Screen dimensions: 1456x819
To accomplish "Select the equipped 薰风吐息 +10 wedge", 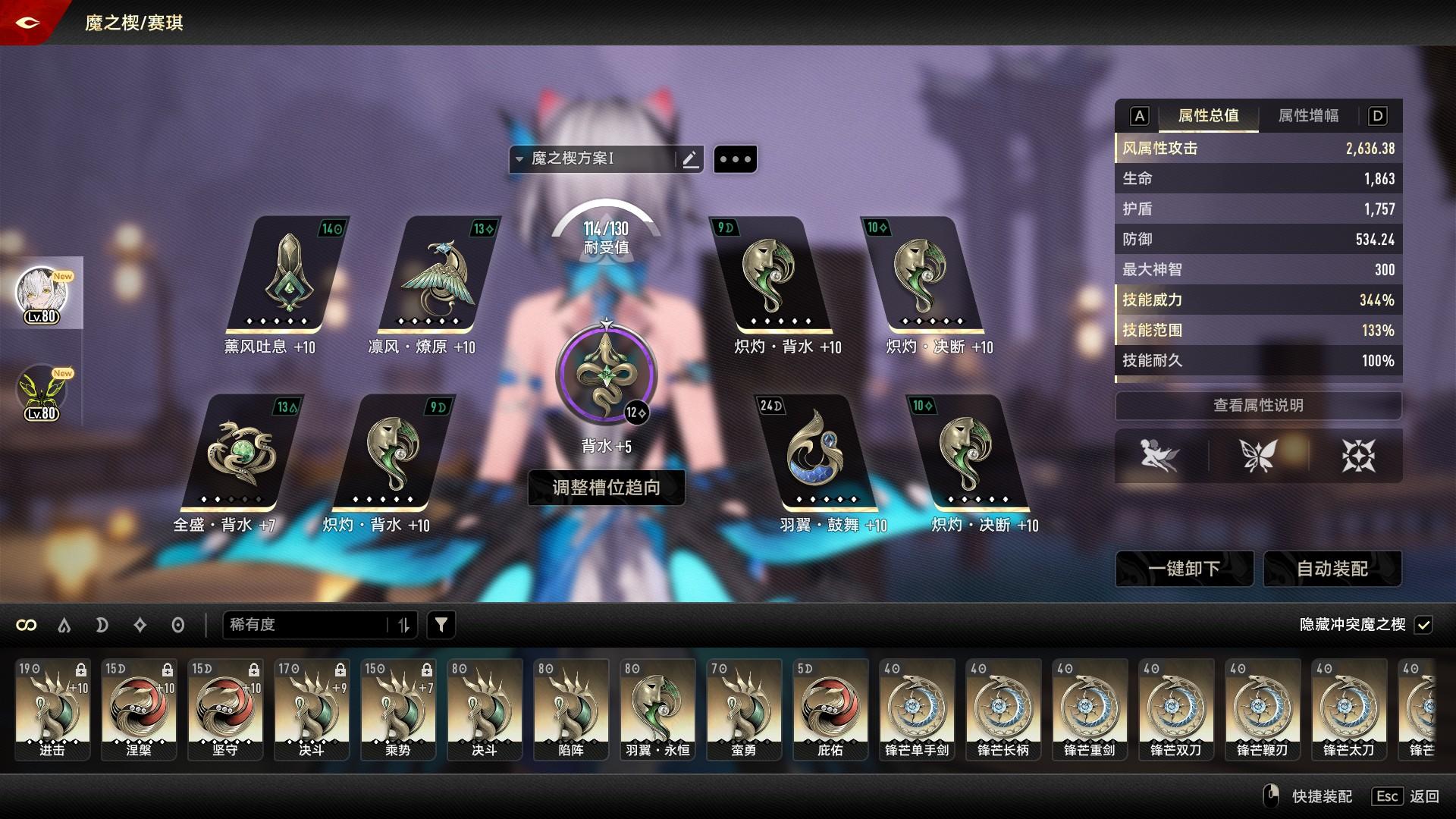I will [x=287, y=277].
